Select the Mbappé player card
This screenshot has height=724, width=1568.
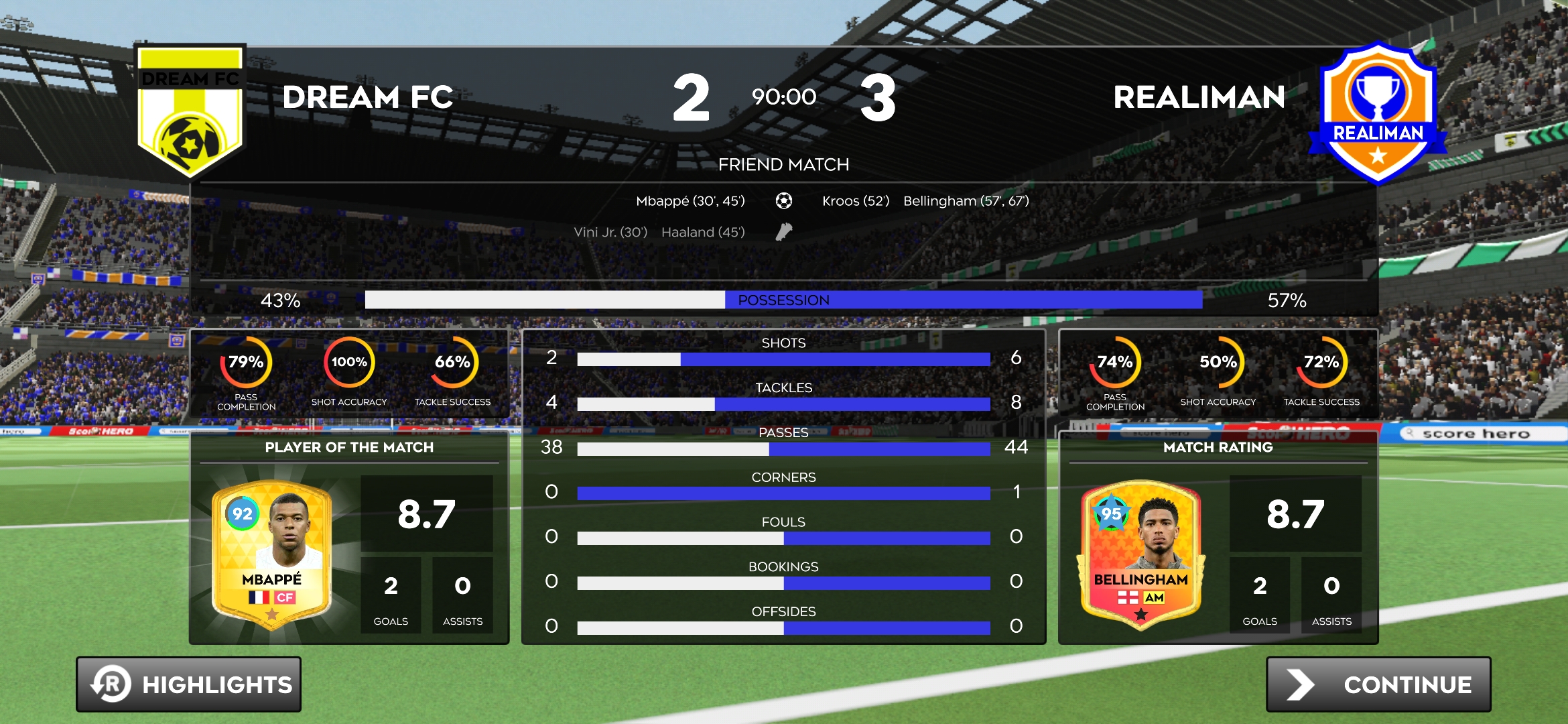(x=271, y=555)
